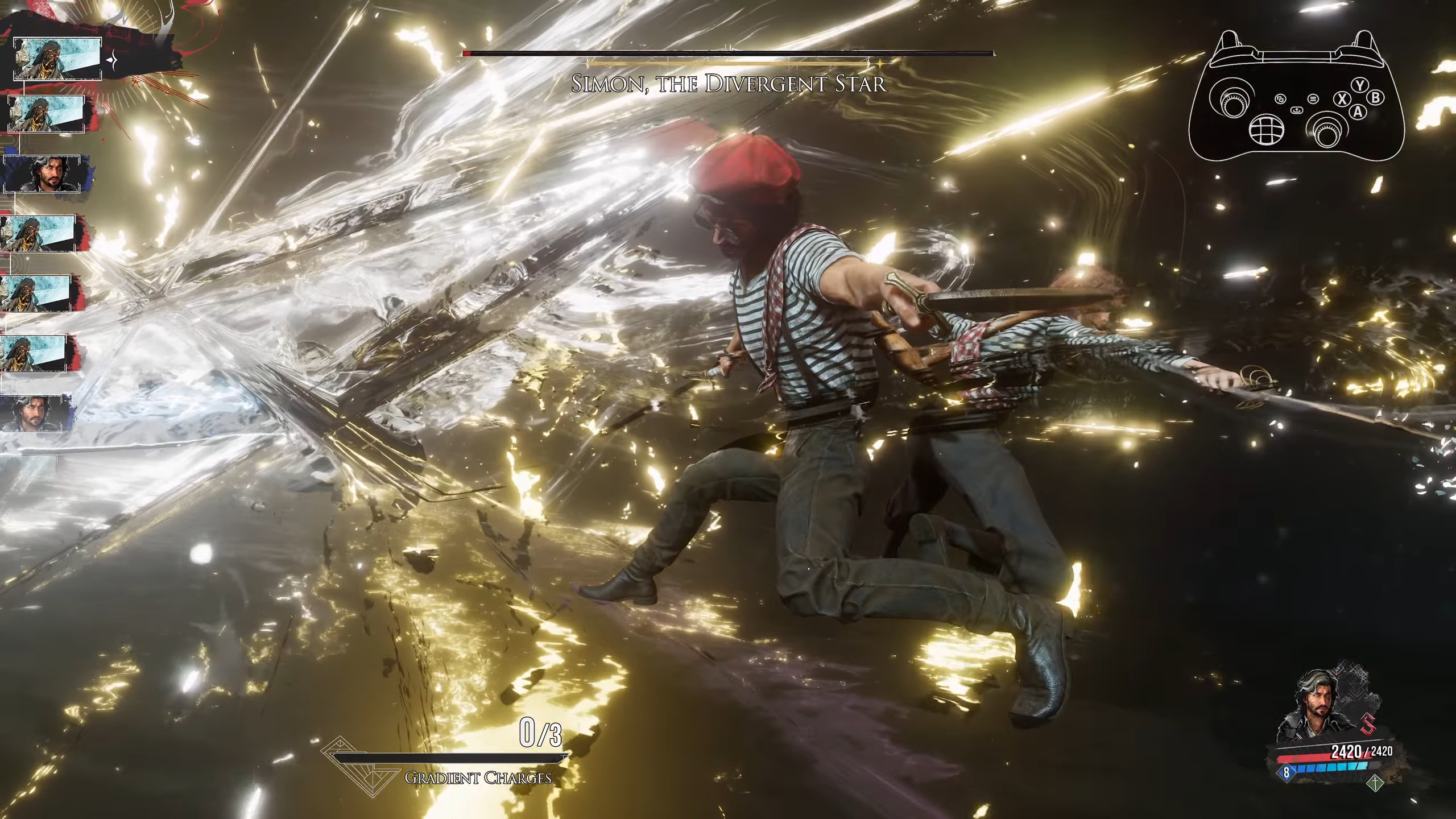Click the white controller input overlay
The height and width of the screenshot is (819, 1456).
pos(1297,97)
